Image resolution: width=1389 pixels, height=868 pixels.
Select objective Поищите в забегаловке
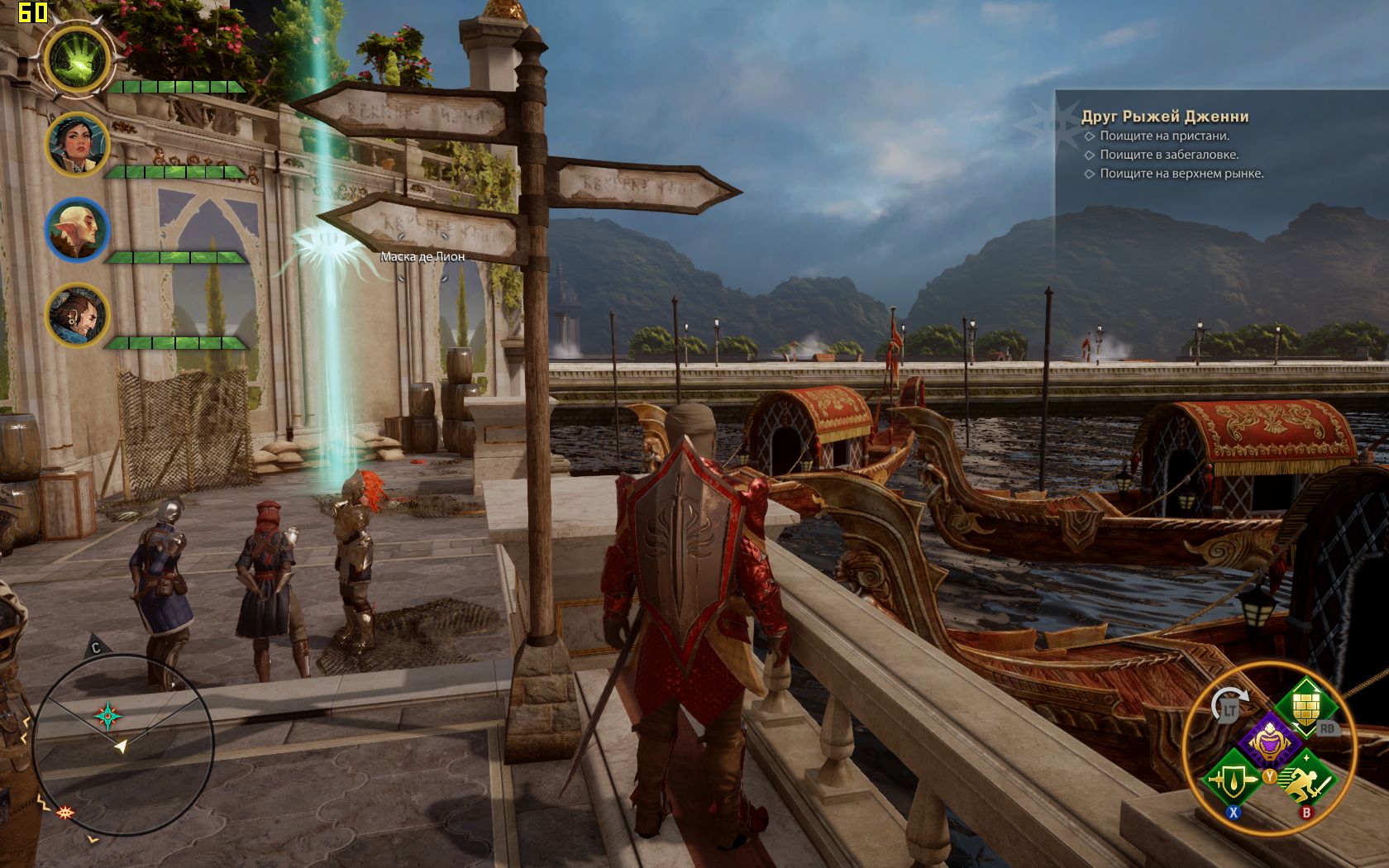click(1168, 155)
